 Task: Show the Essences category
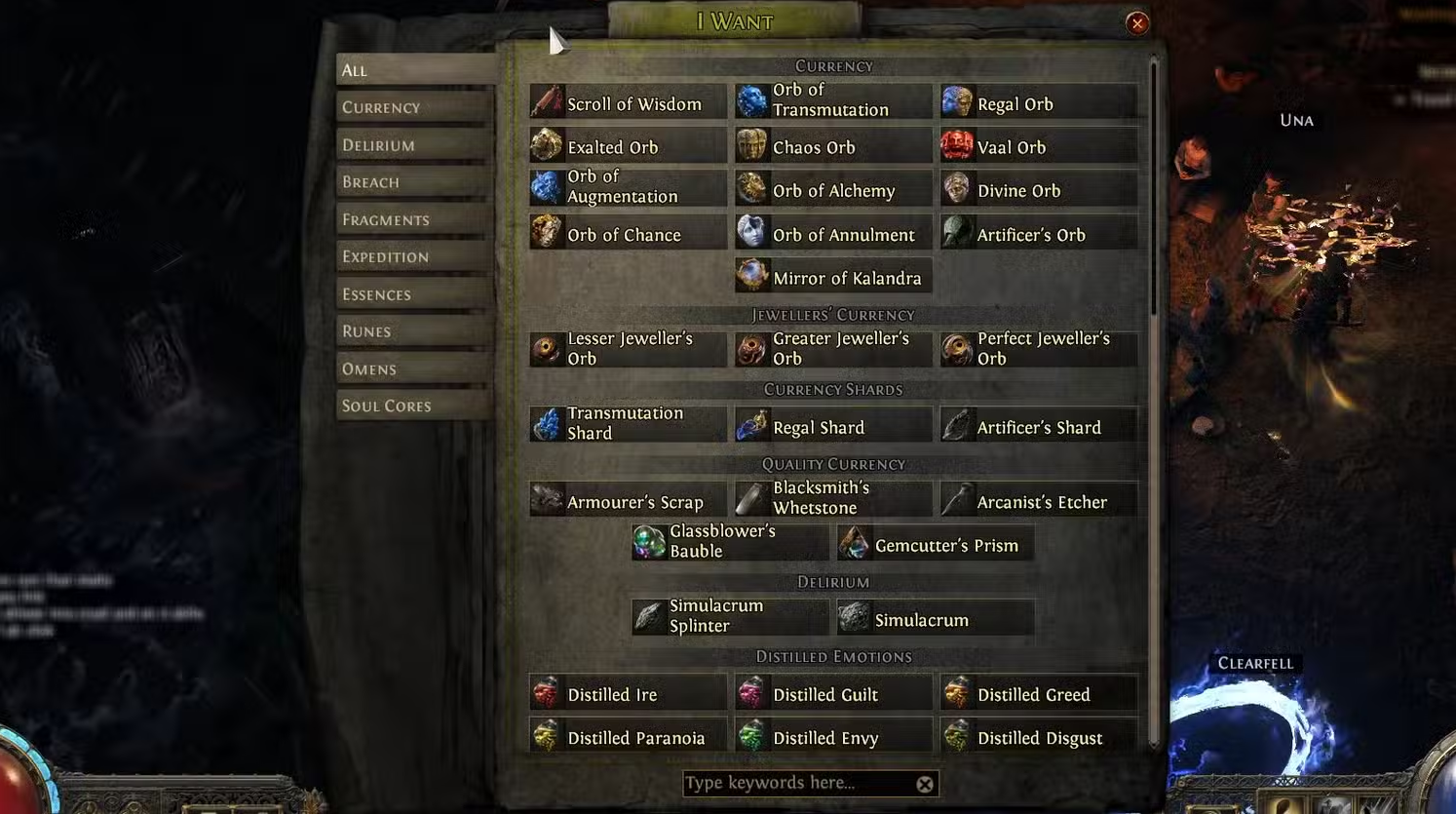pos(413,294)
